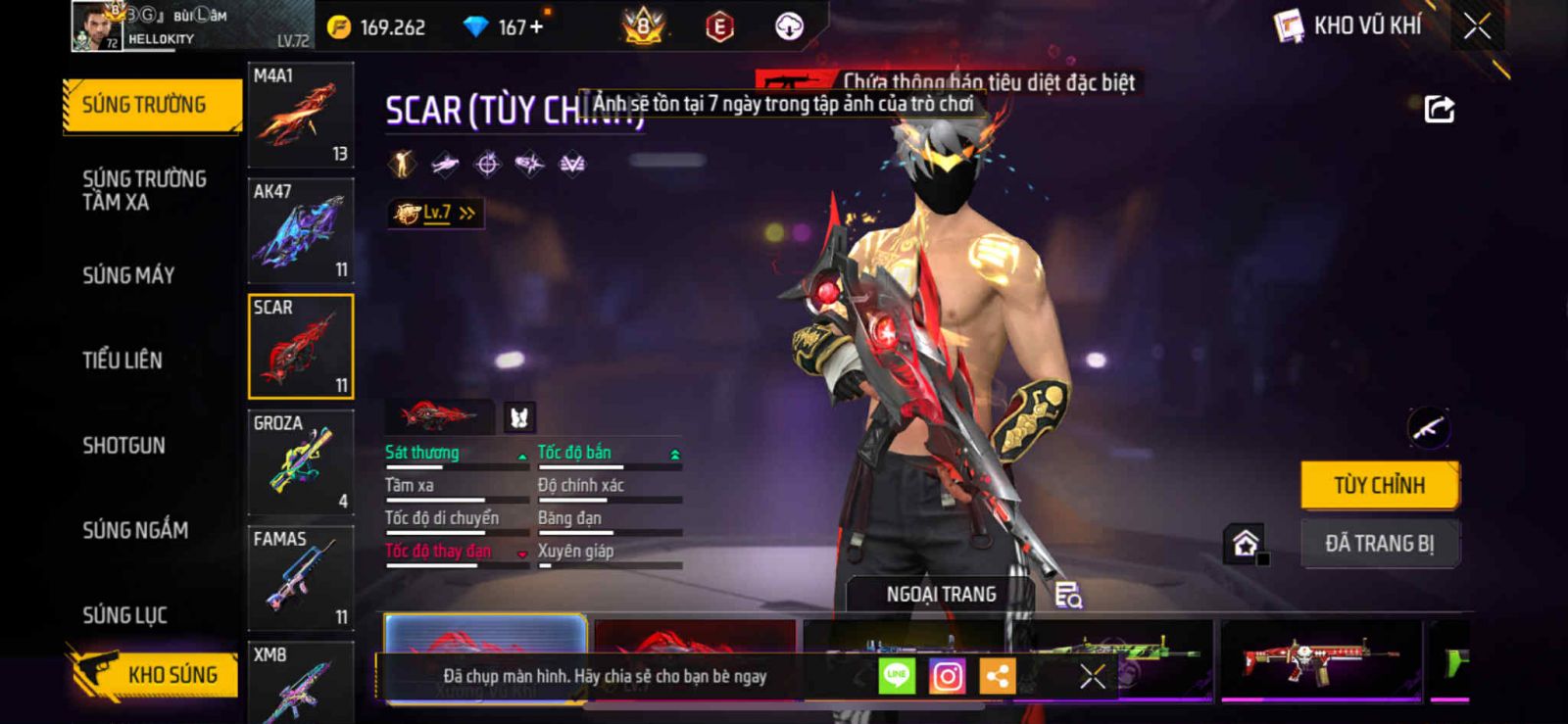Select the FAMAS weapon tile

pyautogui.click(x=301, y=578)
